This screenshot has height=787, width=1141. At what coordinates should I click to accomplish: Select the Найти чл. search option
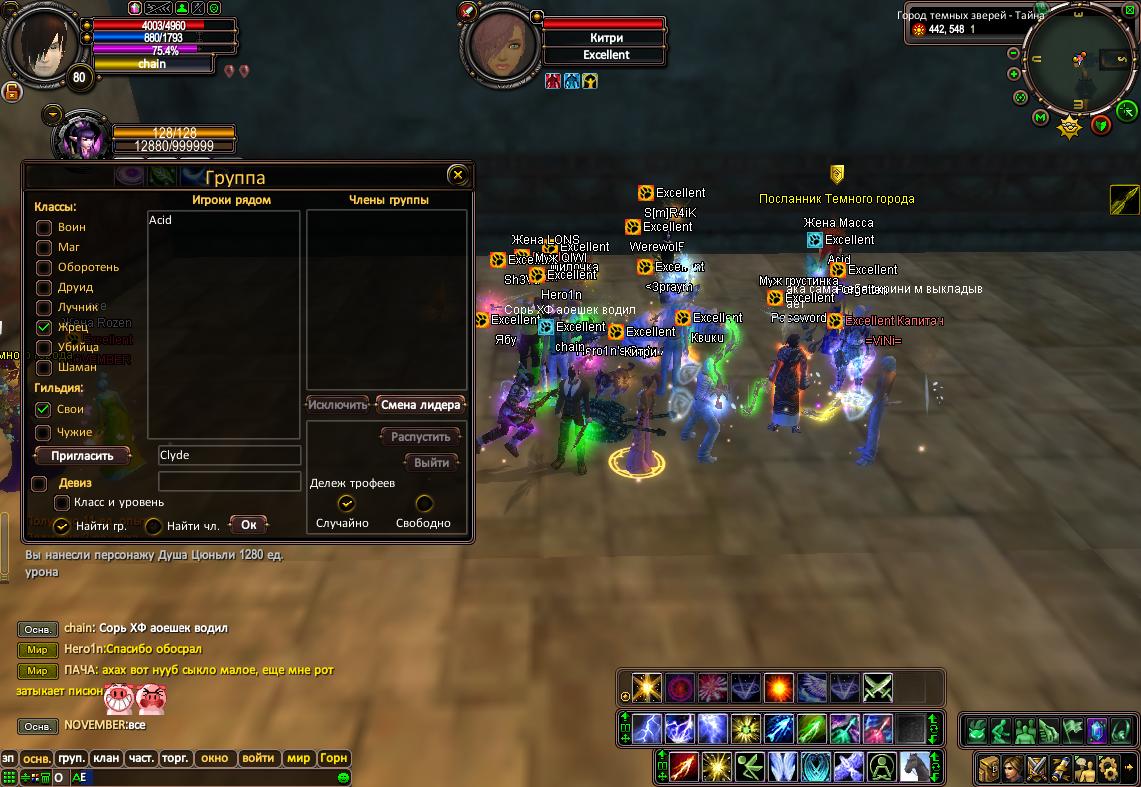(x=154, y=525)
